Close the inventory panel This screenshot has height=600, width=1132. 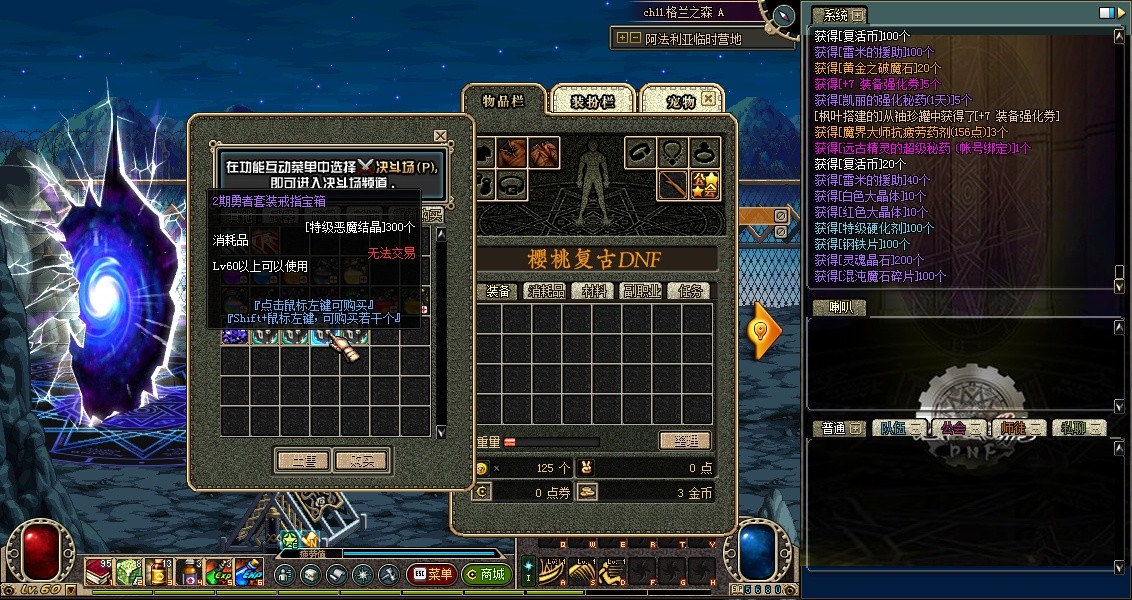pyautogui.click(x=708, y=99)
